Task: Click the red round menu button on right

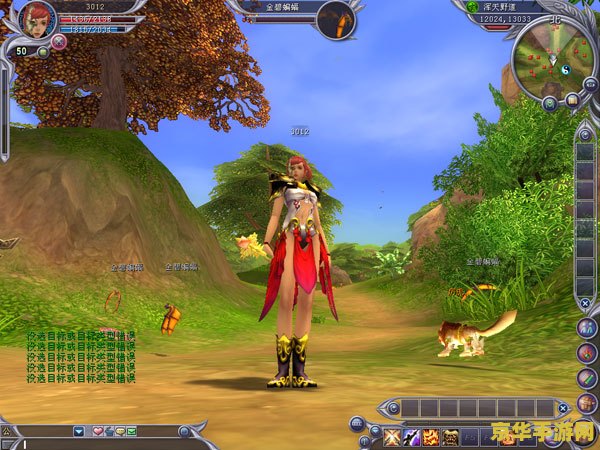Action: 587,353
